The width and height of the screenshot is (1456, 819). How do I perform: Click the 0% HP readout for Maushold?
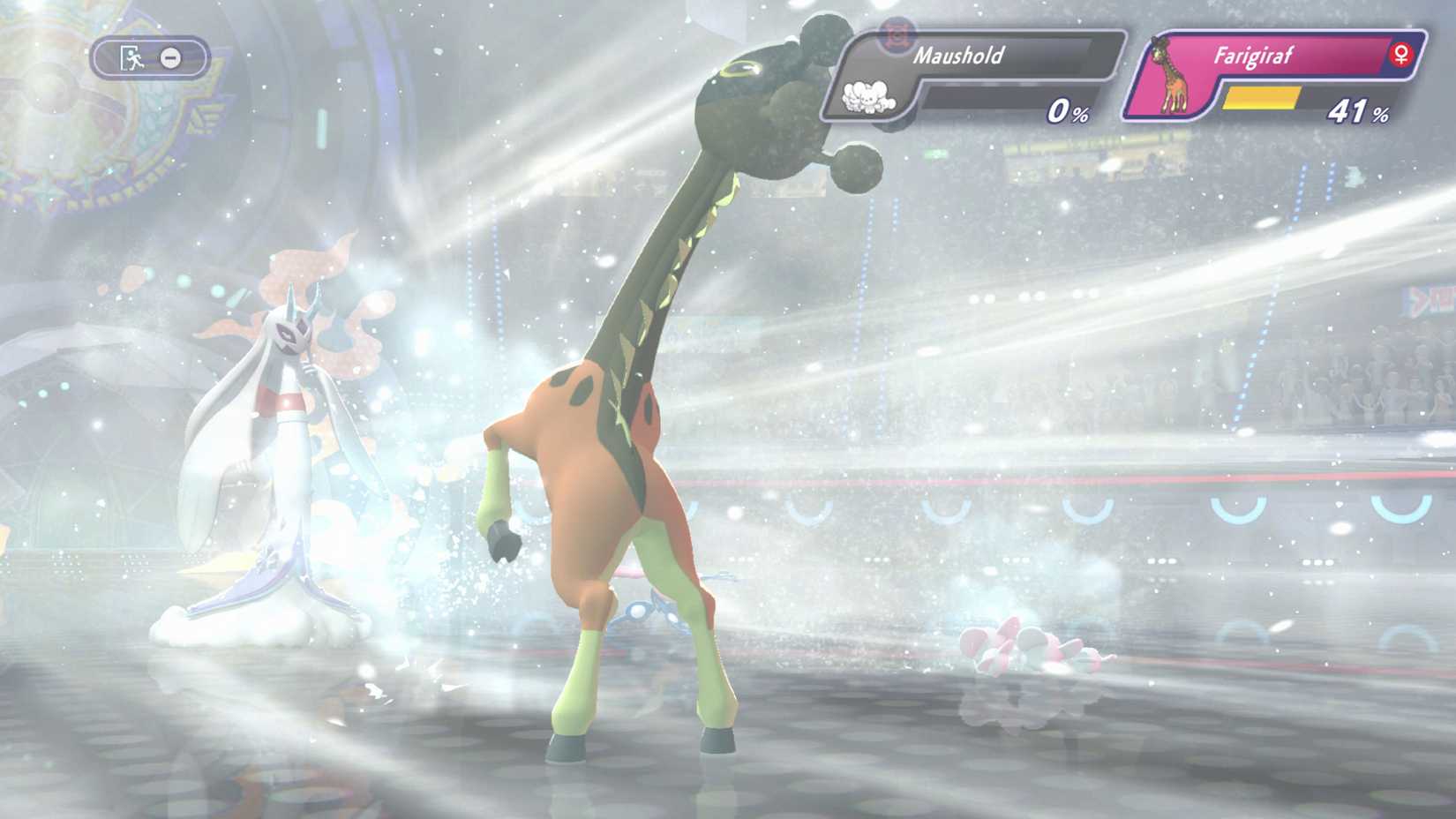(1066, 113)
